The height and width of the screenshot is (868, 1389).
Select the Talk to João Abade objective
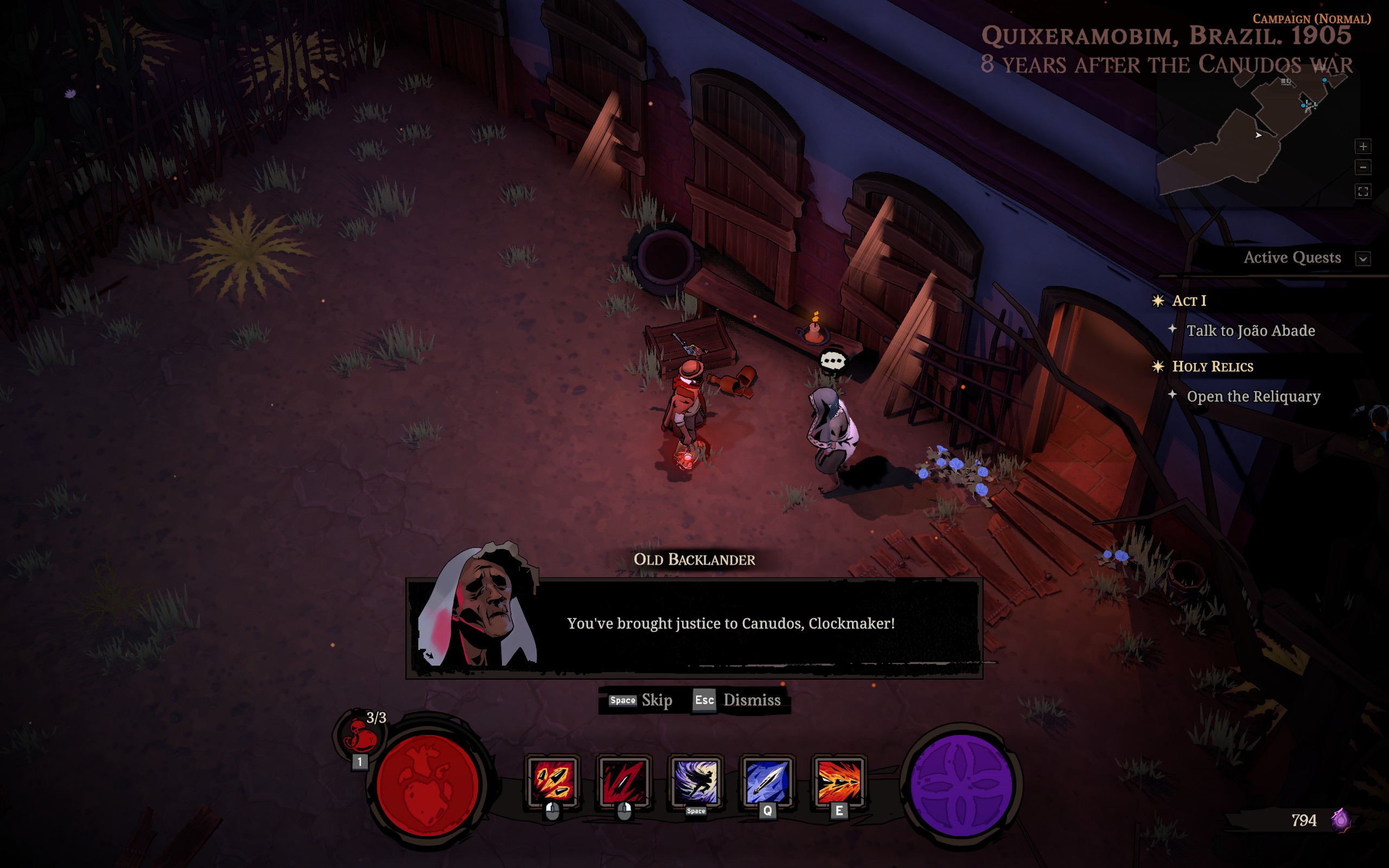pos(1250,331)
